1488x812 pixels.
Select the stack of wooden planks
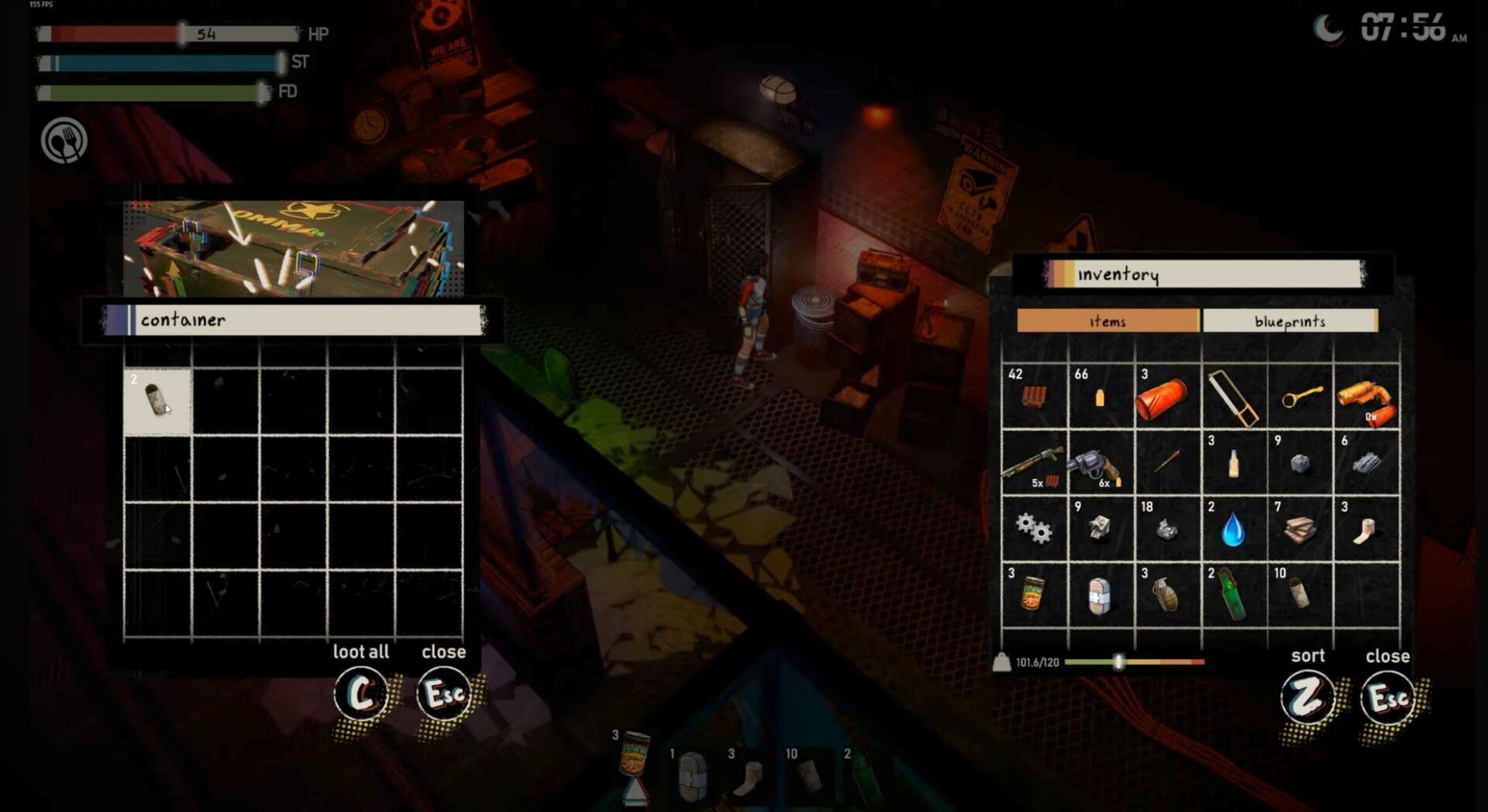(x=1300, y=529)
